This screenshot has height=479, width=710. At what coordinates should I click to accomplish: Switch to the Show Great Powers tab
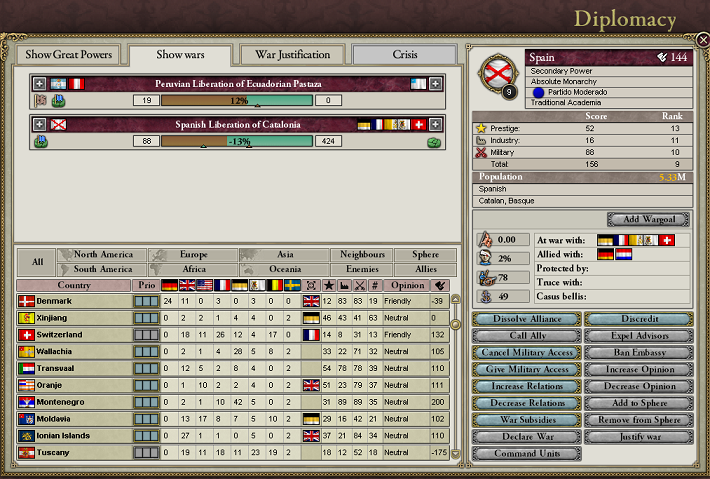[69, 54]
